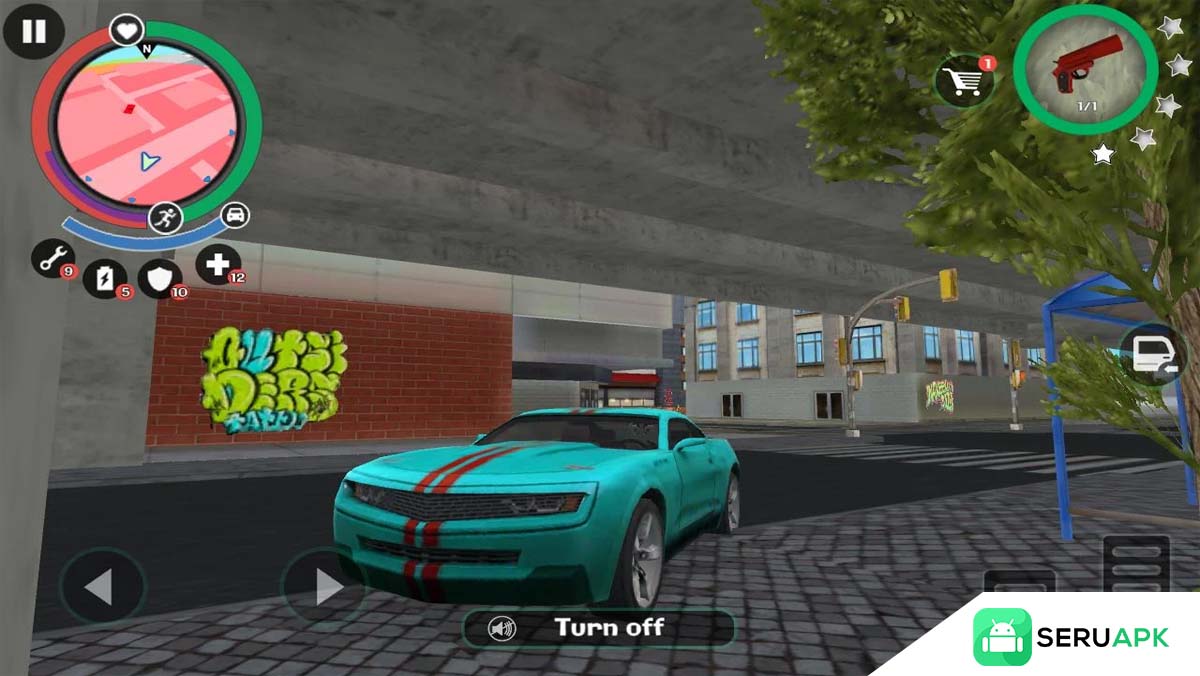The width and height of the screenshot is (1200, 676).
Task: Click the SERUAPK logo watermark
Action: tap(1072, 637)
